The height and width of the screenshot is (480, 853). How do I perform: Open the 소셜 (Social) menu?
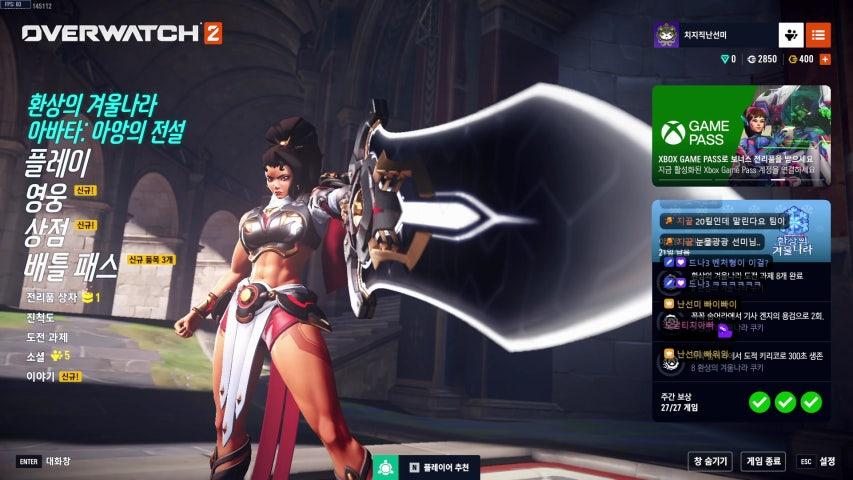(37, 355)
